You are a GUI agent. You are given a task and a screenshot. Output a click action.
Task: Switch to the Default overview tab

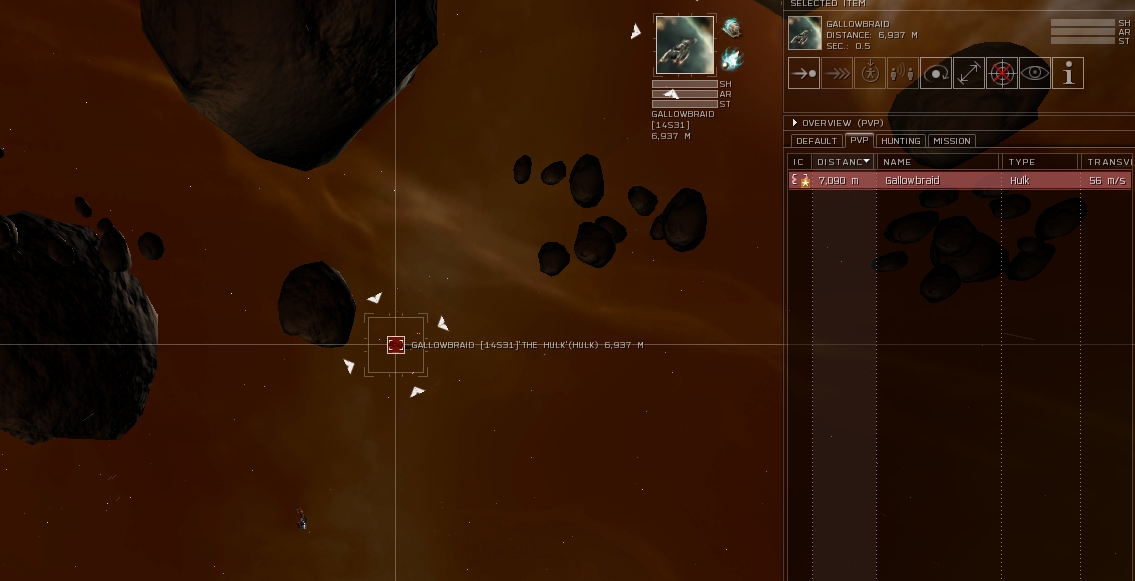pyautogui.click(x=816, y=141)
